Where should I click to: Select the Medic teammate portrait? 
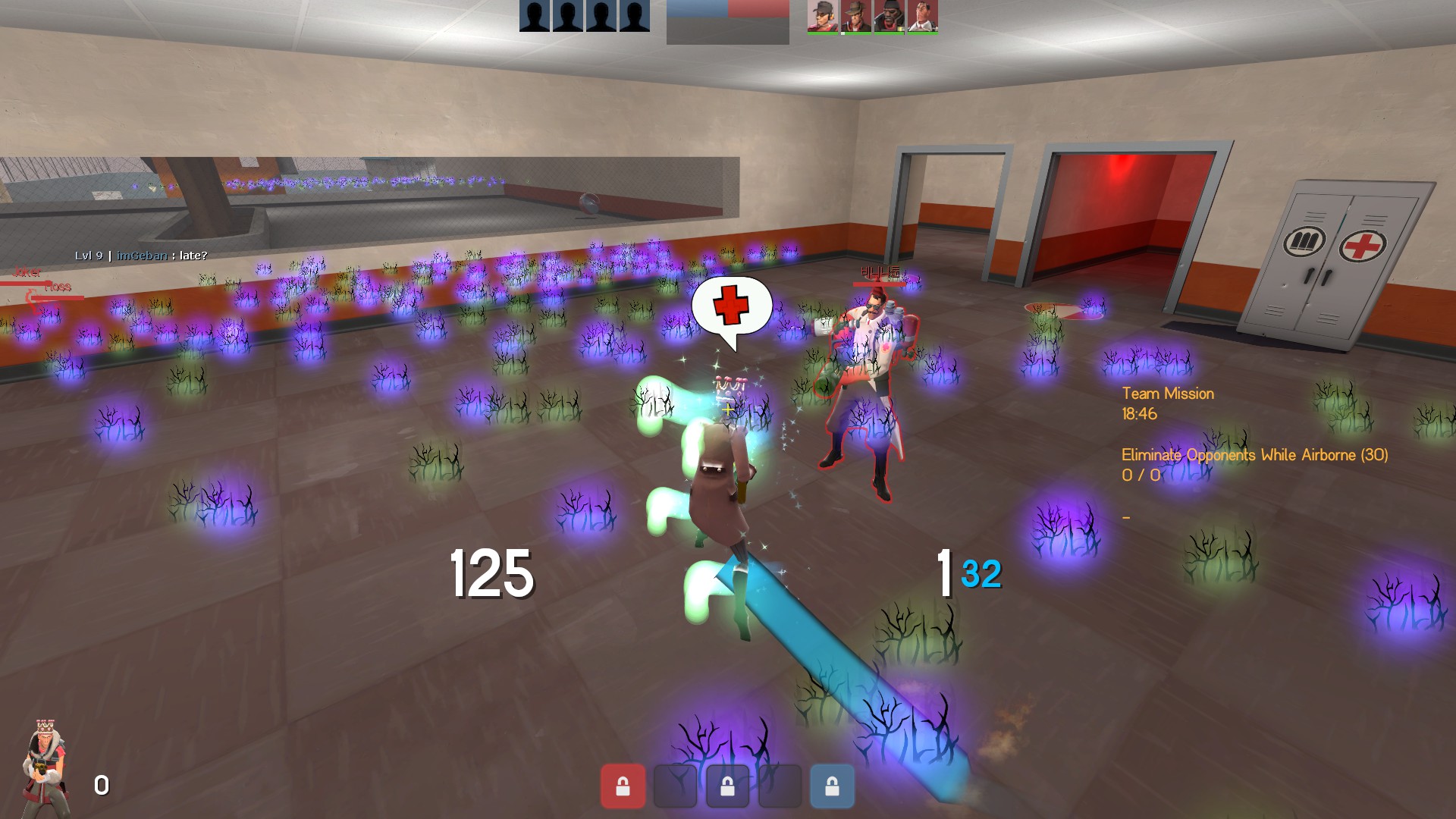[x=923, y=16]
